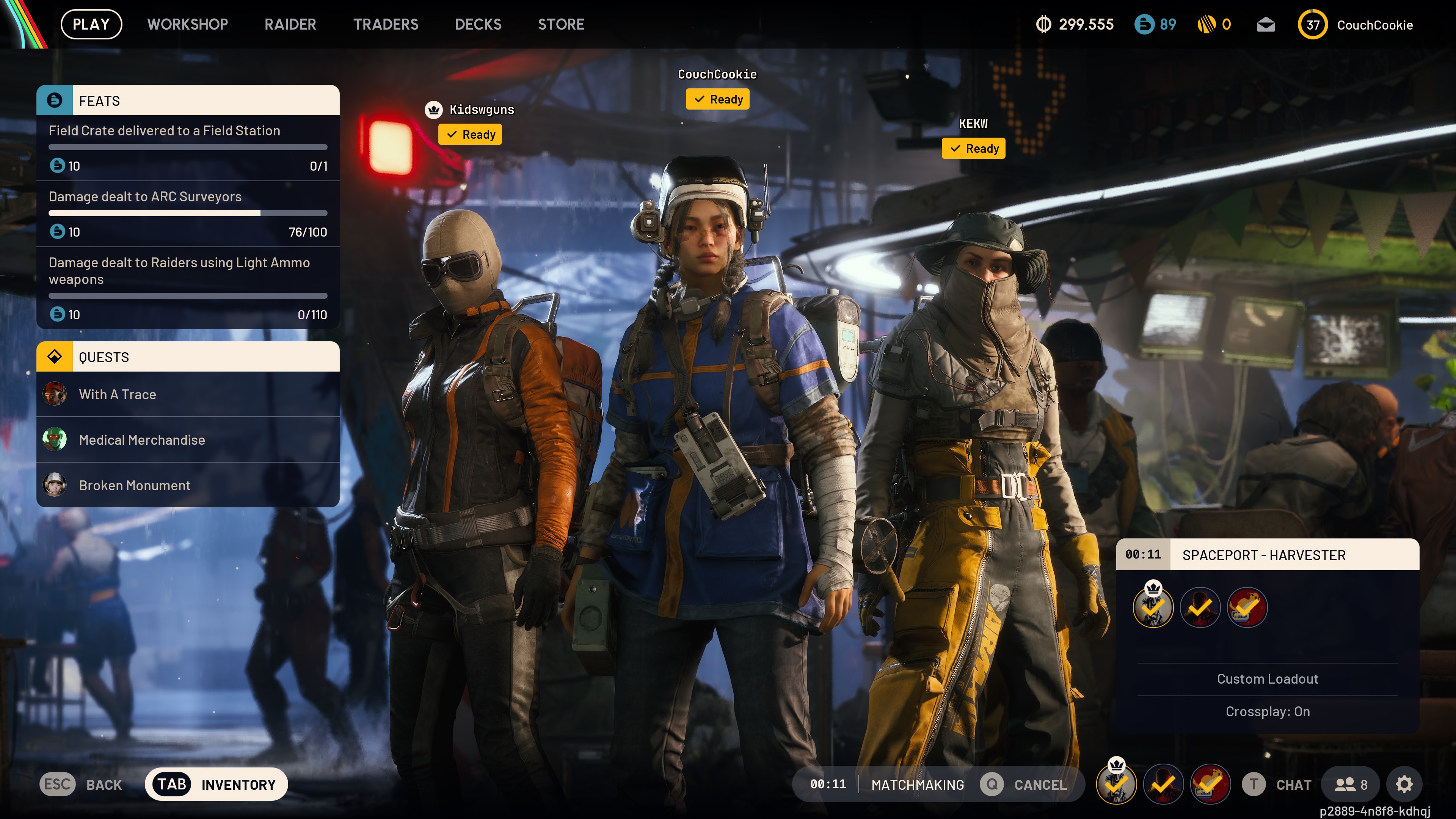Screen dimensions: 1456x819
Task: Open settings via the gear icon
Action: tap(1405, 784)
